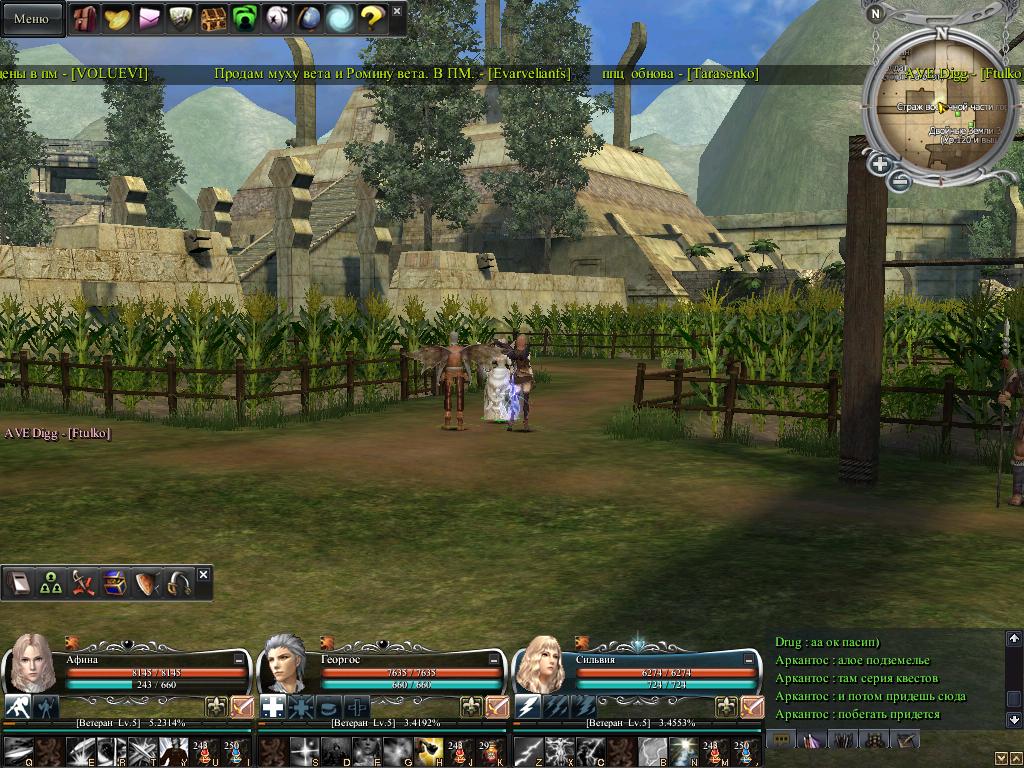The height and width of the screenshot is (768, 1024).
Task: Open the red backpack inventory icon
Action: tap(84, 18)
